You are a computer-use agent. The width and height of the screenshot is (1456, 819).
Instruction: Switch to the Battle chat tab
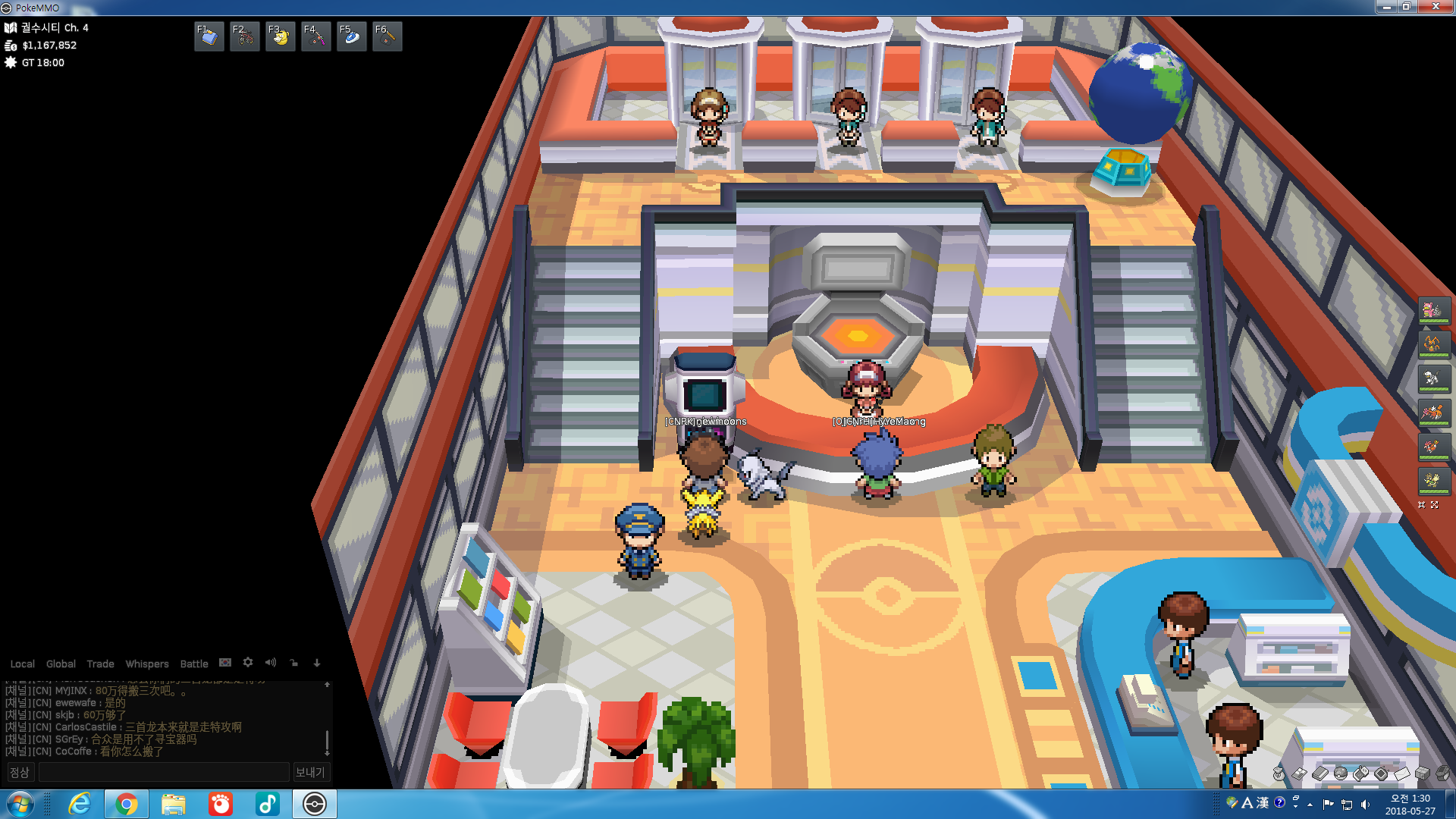coord(193,664)
